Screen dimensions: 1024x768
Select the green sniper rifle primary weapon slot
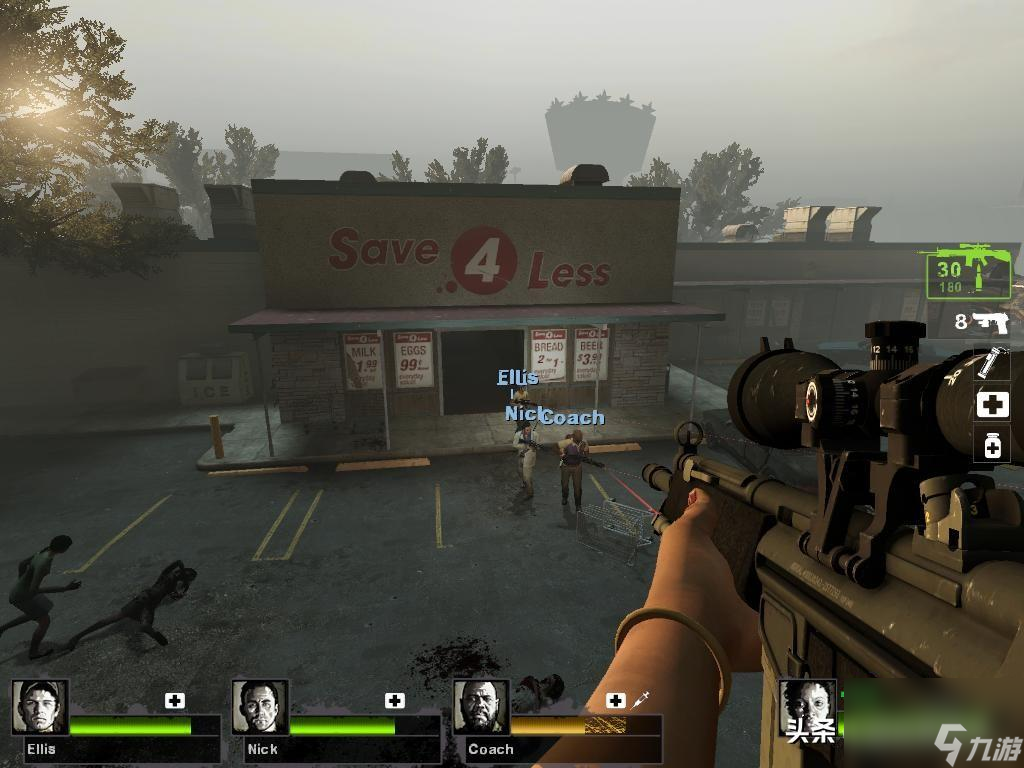[x=968, y=271]
